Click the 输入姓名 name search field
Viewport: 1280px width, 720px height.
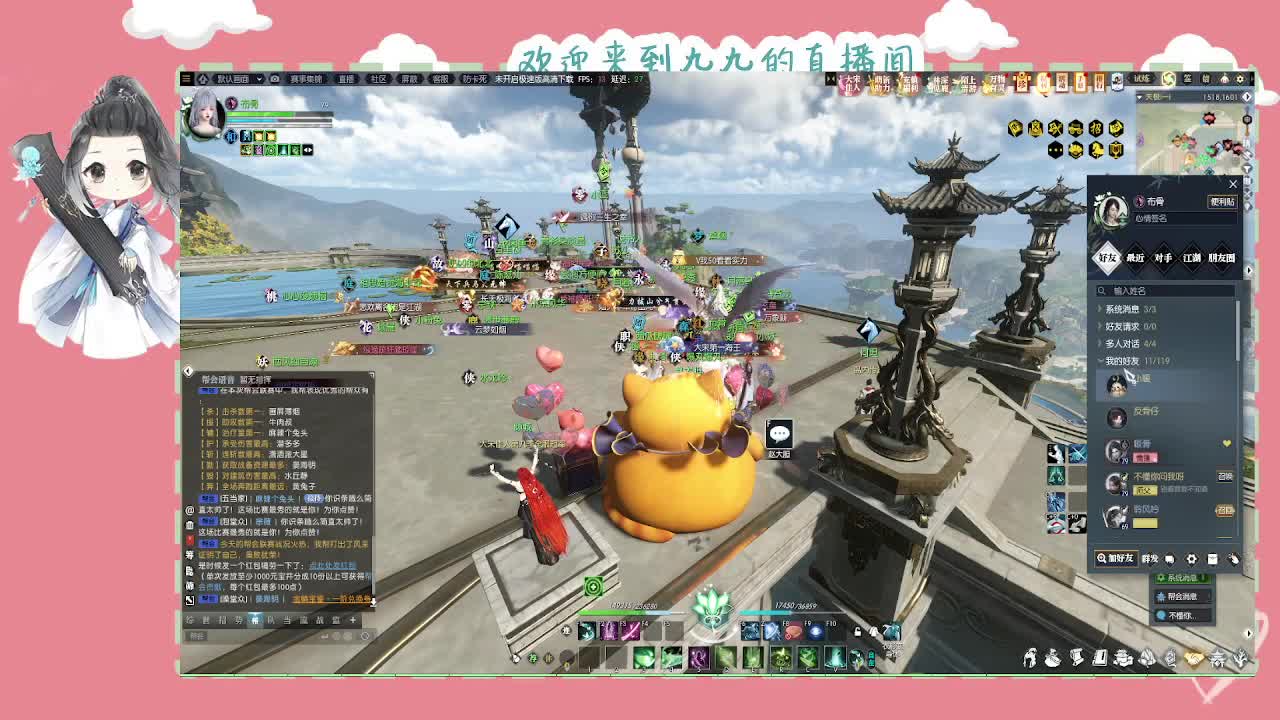(1170, 291)
